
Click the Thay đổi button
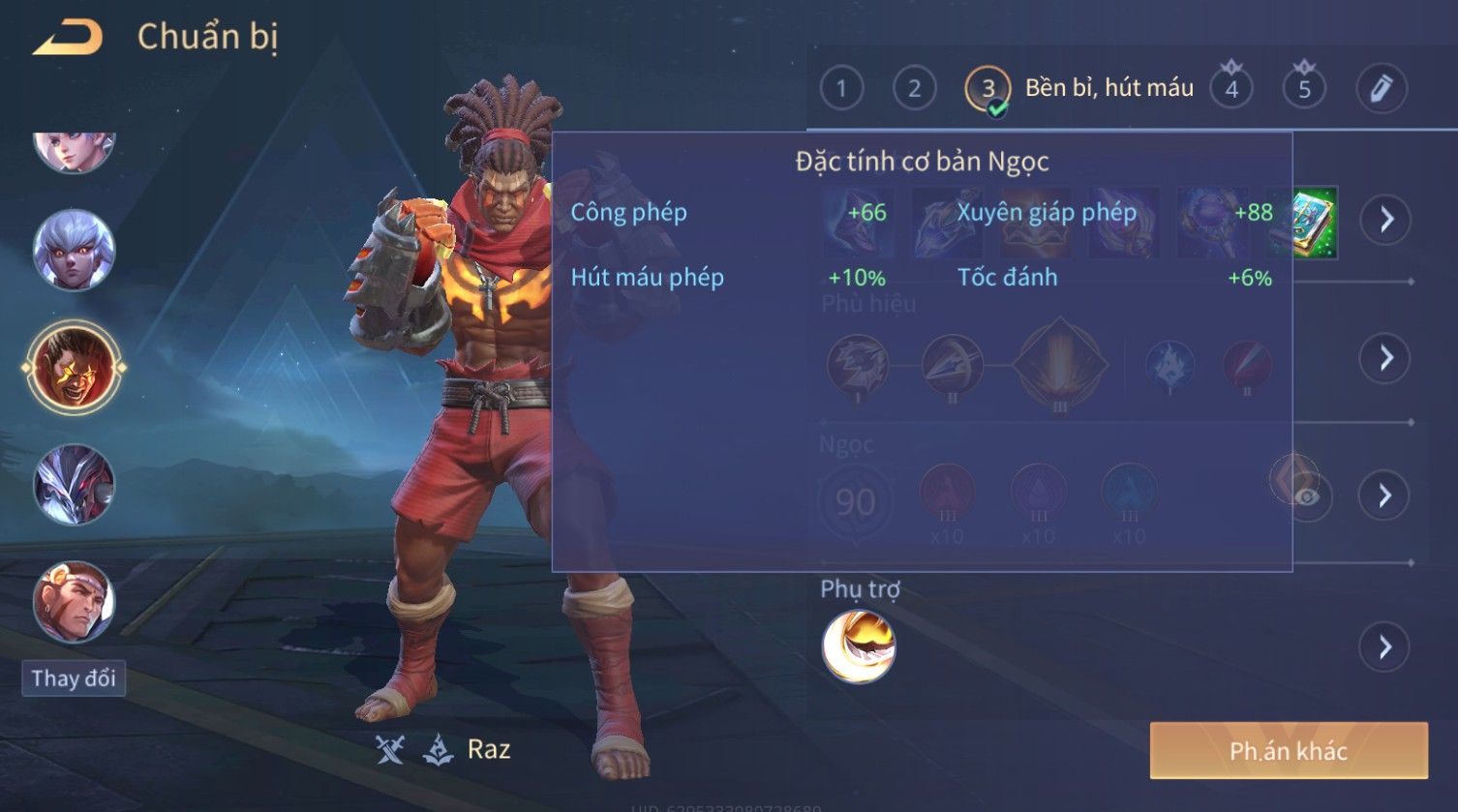(74, 678)
